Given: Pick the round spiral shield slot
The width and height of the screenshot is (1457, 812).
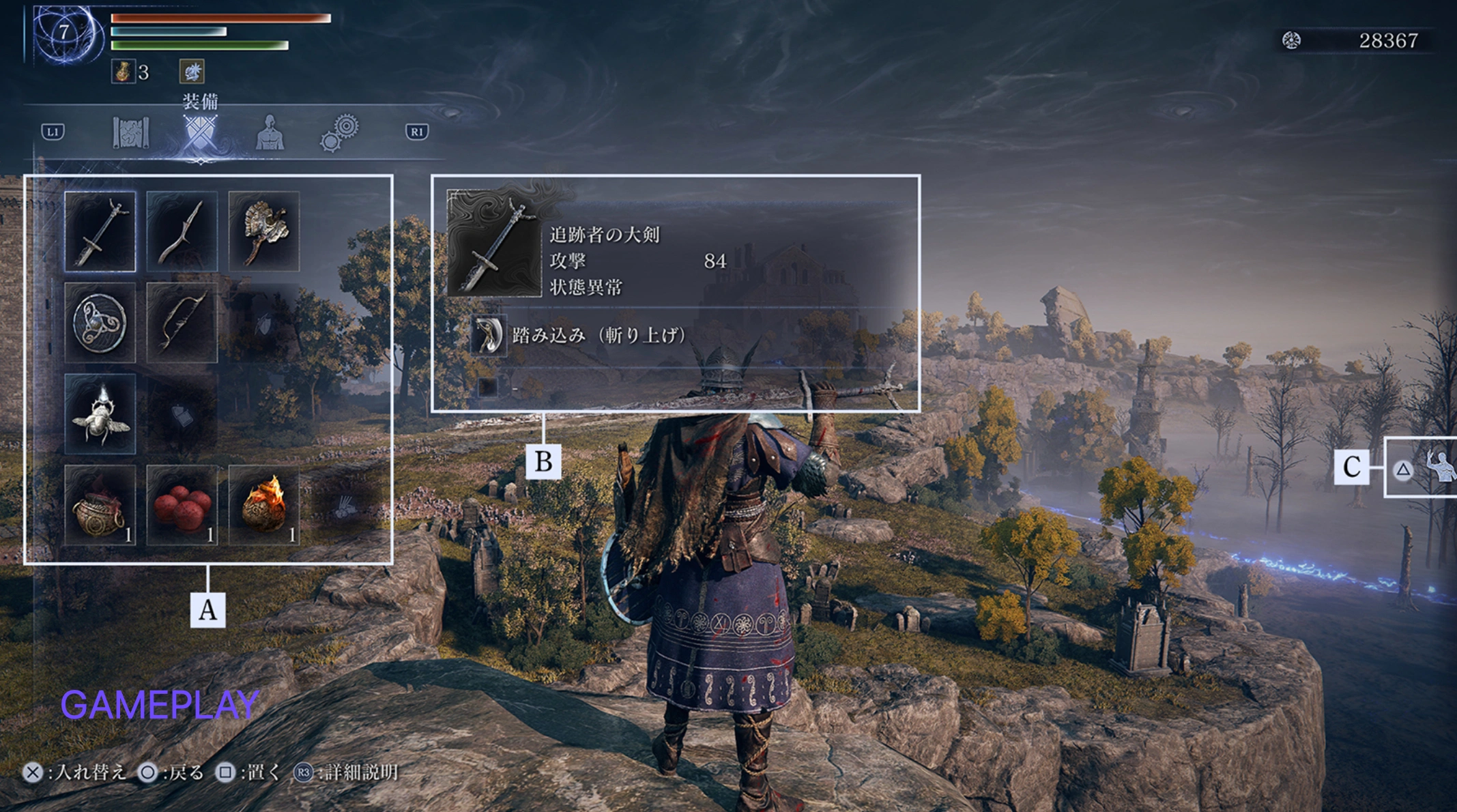Looking at the screenshot, I should click(x=100, y=323).
